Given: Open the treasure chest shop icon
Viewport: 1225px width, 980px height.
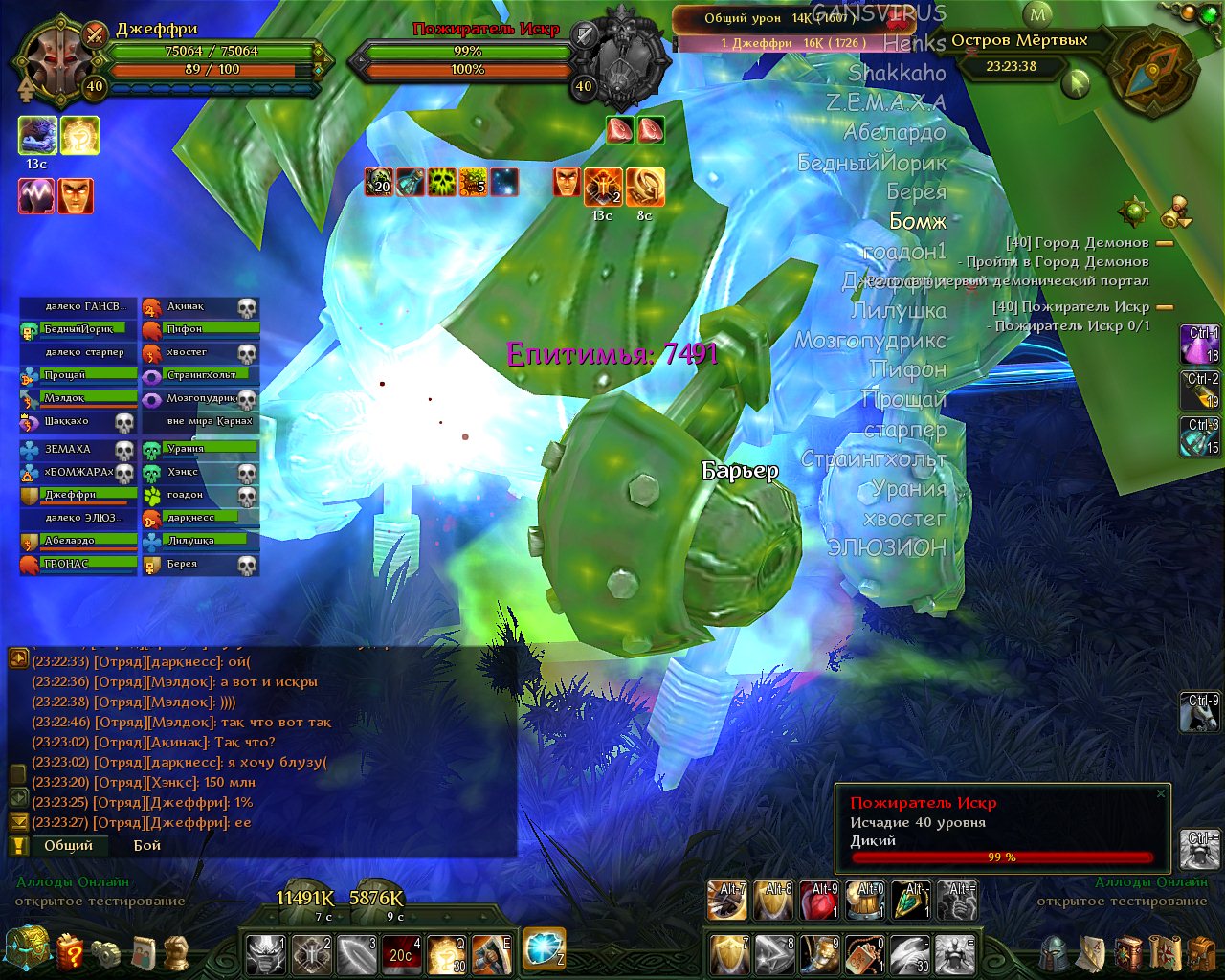Looking at the screenshot, I should pyautogui.click(x=26, y=948).
